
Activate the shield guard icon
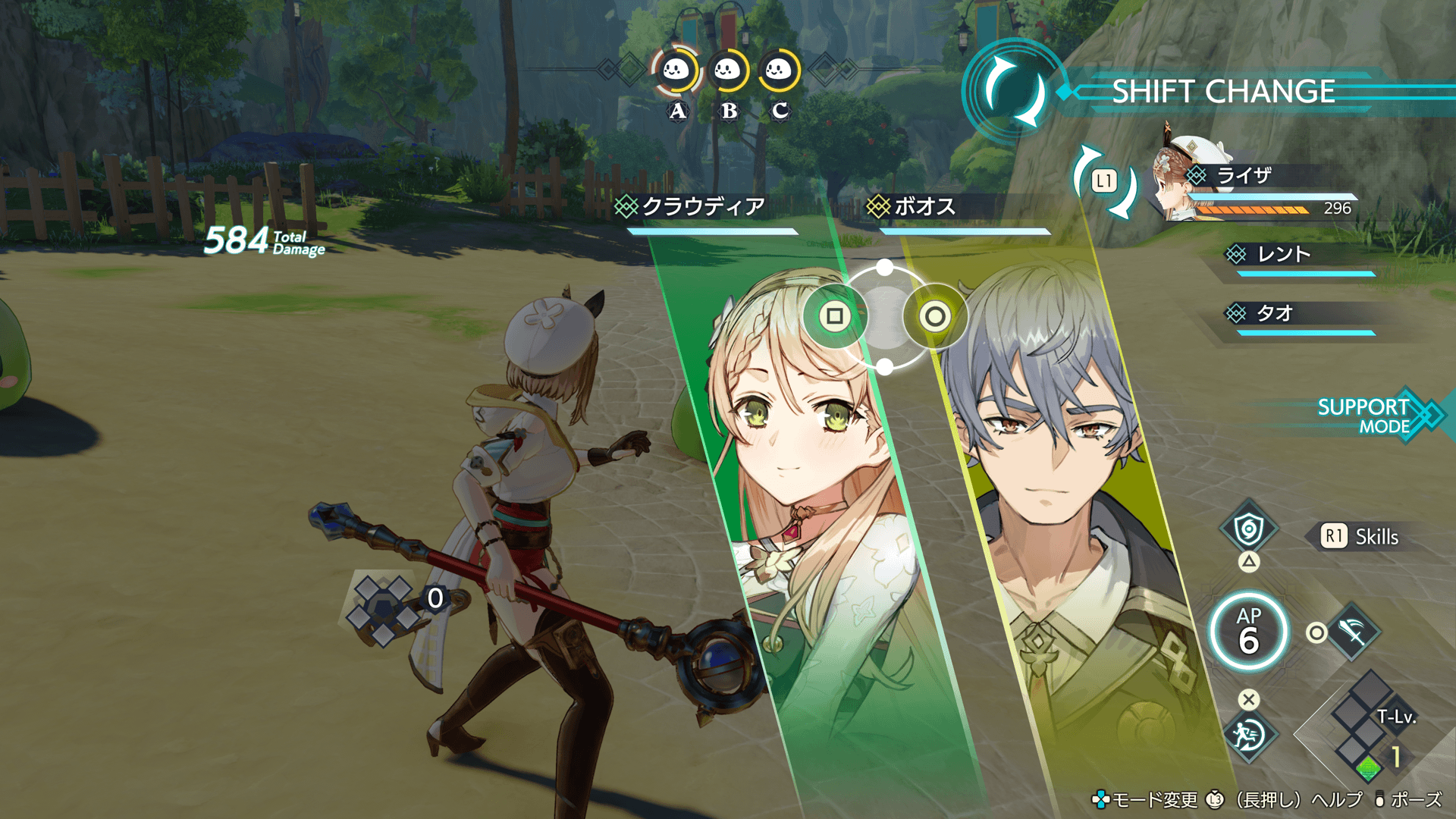[x=1248, y=529]
